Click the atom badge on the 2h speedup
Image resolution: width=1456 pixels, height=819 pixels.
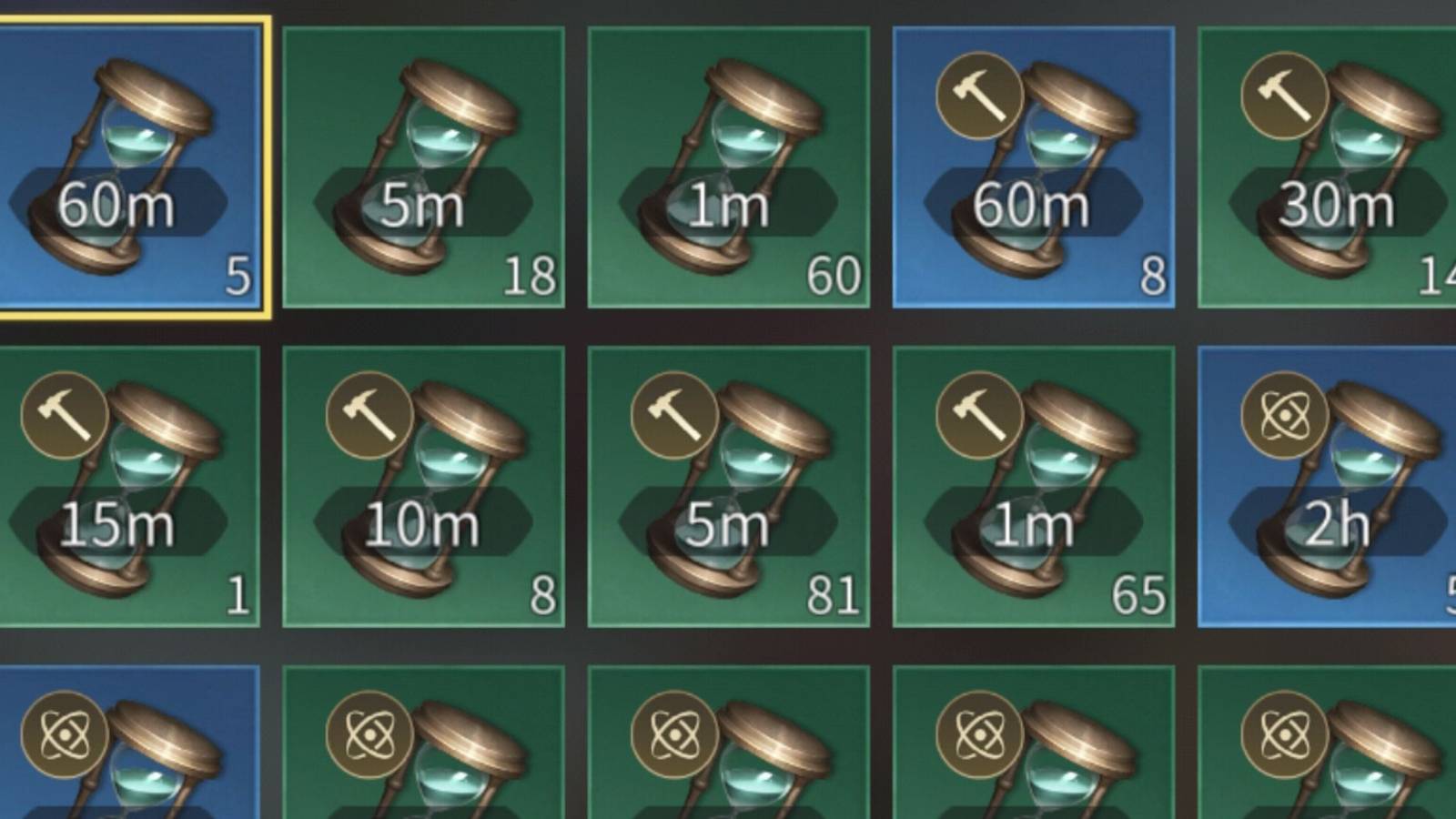pyautogui.click(x=1282, y=416)
